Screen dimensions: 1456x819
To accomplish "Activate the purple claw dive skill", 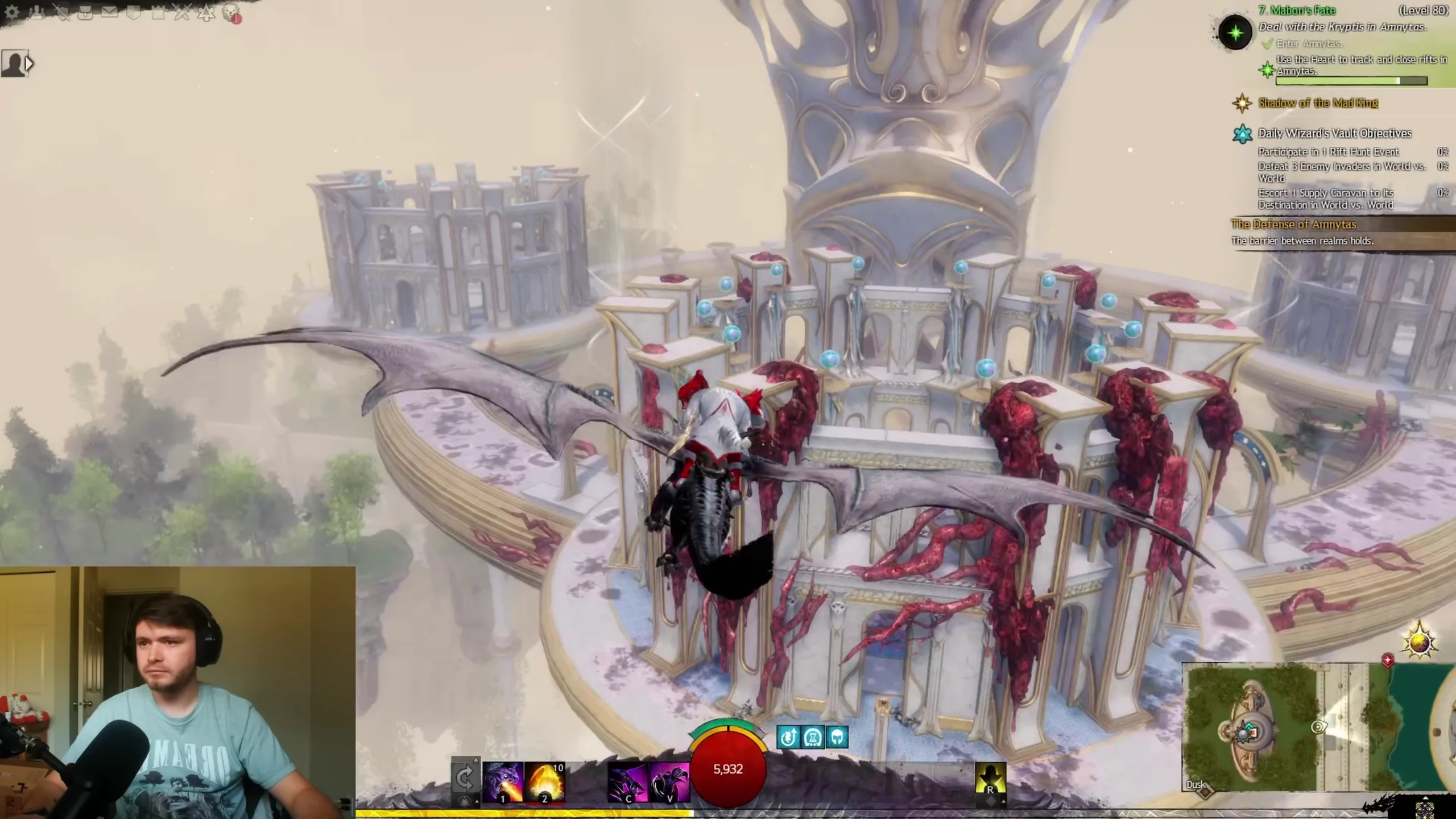I will (628, 782).
